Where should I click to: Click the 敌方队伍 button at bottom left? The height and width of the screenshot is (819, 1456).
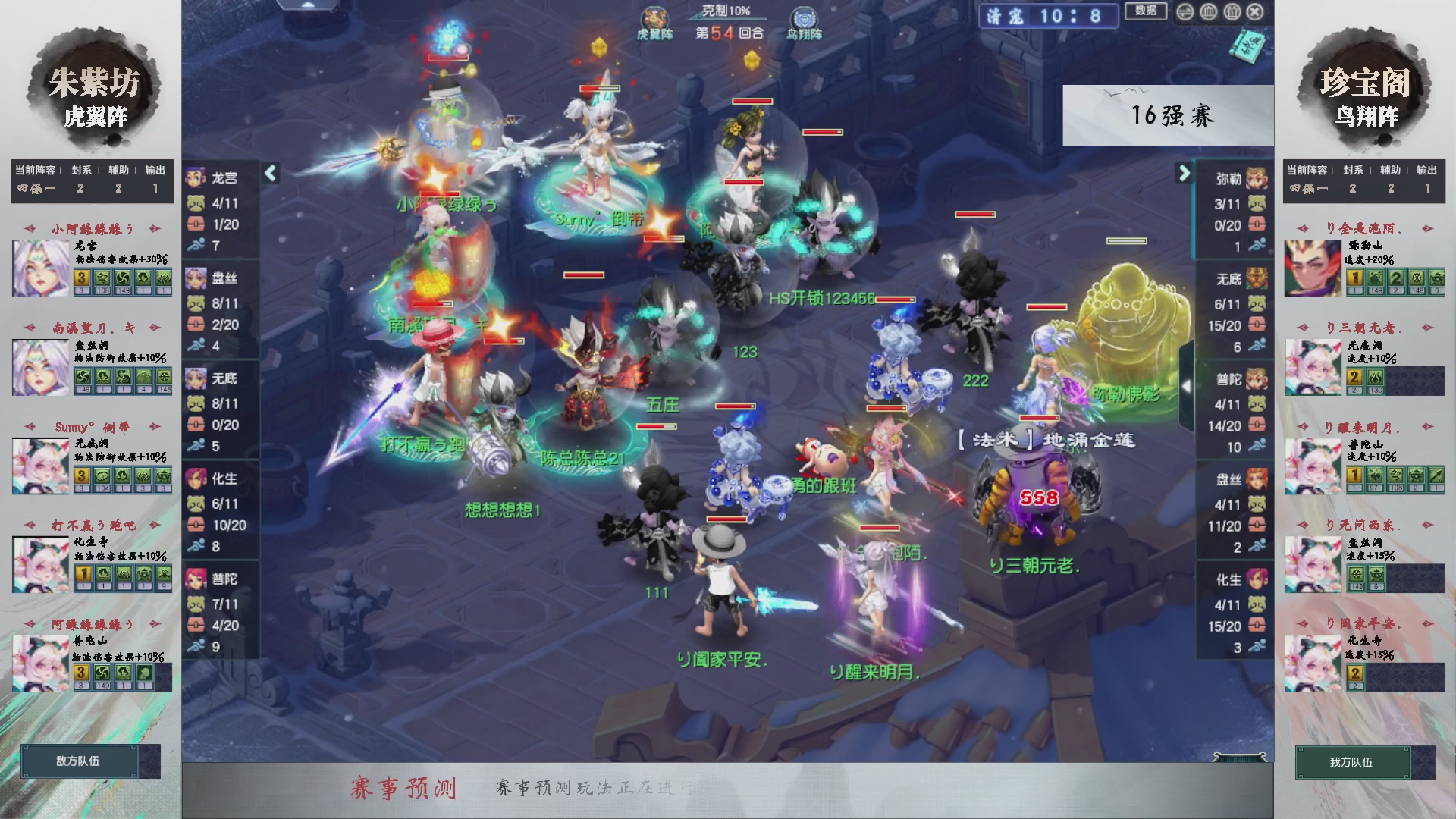pyautogui.click(x=80, y=762)
